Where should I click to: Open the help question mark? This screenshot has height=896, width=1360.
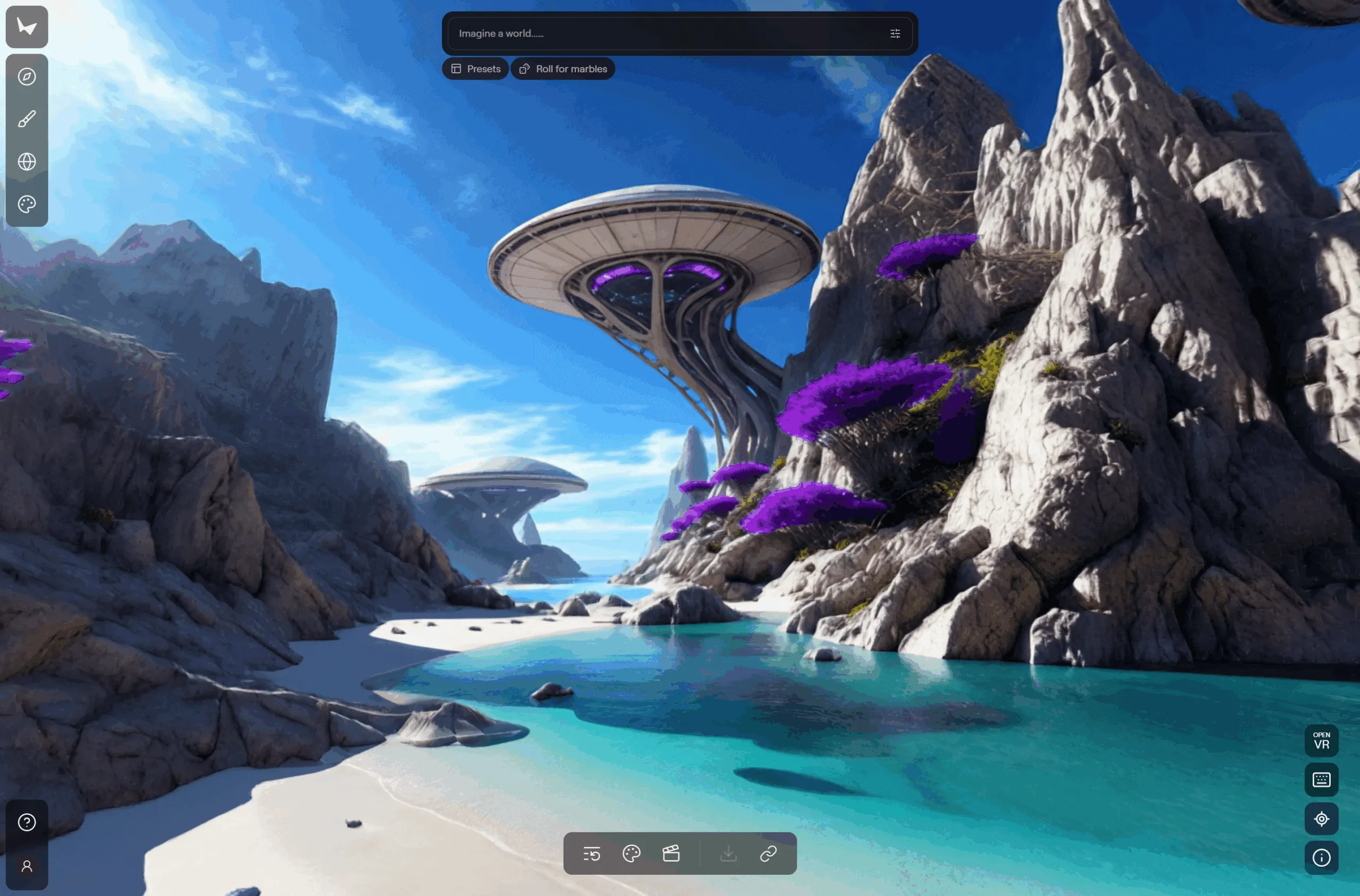click(x=27, y=822)
